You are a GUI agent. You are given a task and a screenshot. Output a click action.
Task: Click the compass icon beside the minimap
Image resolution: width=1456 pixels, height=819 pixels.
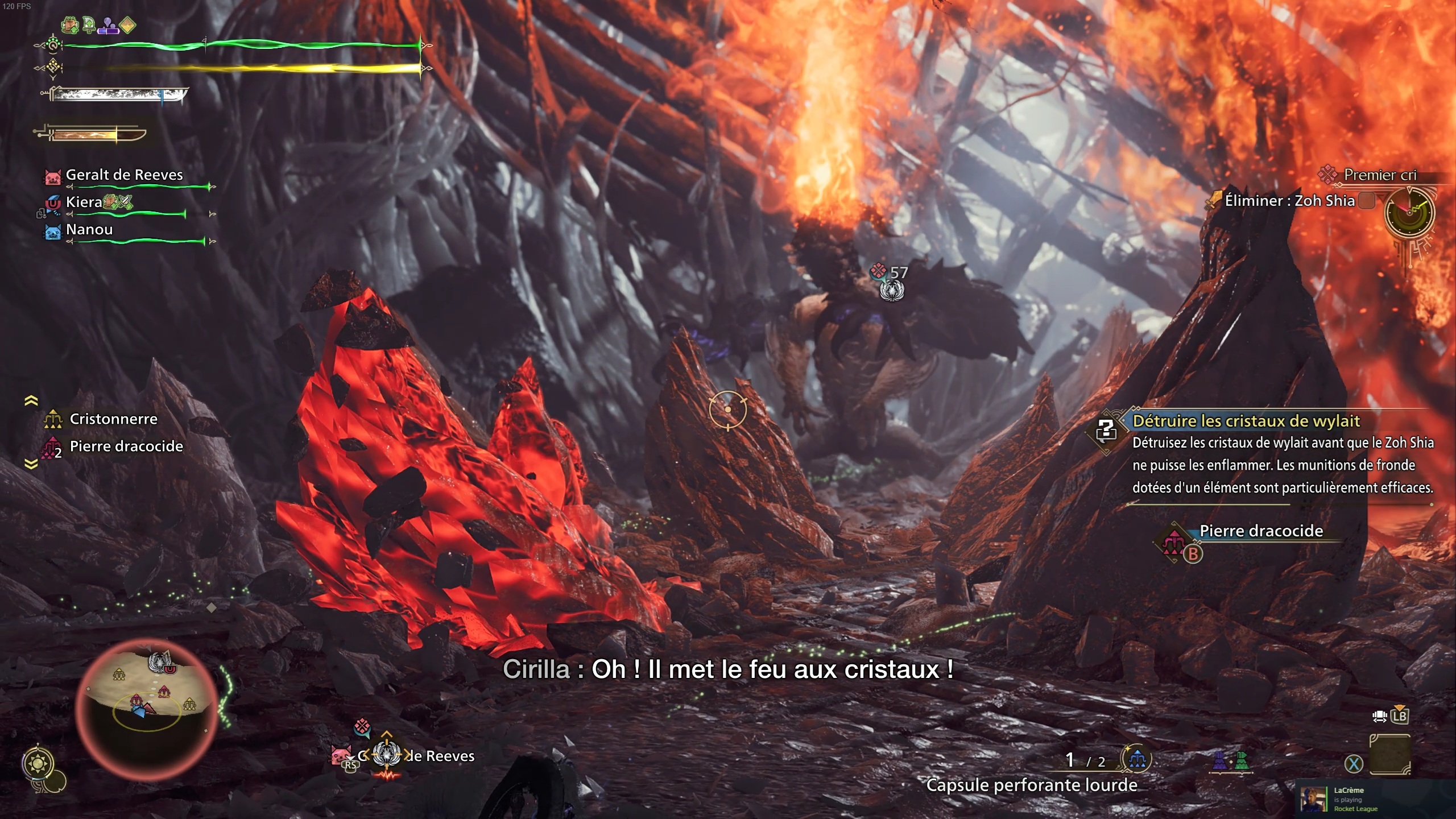coord(38,762)
